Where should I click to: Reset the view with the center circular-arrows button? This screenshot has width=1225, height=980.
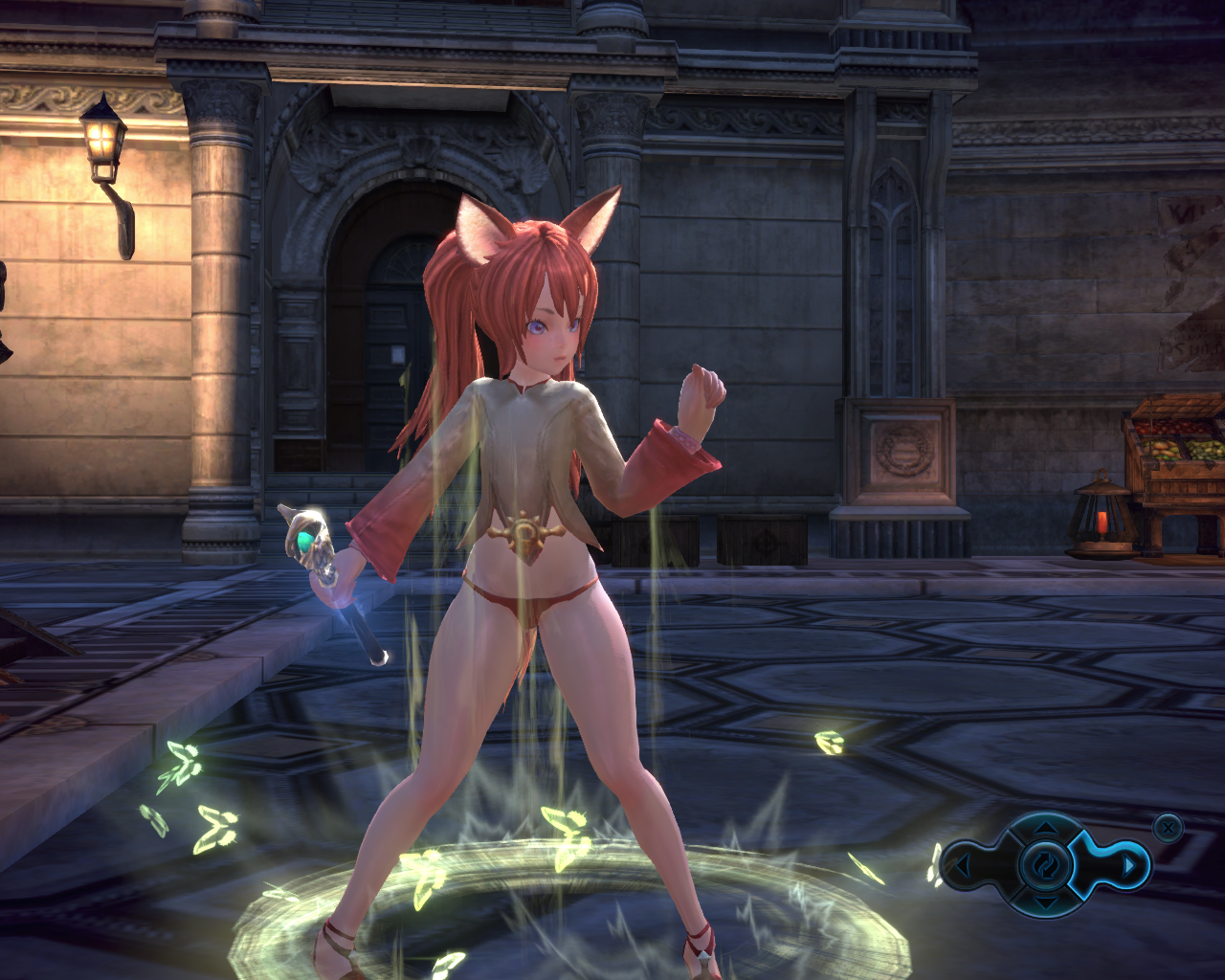tap(1045, 864)
